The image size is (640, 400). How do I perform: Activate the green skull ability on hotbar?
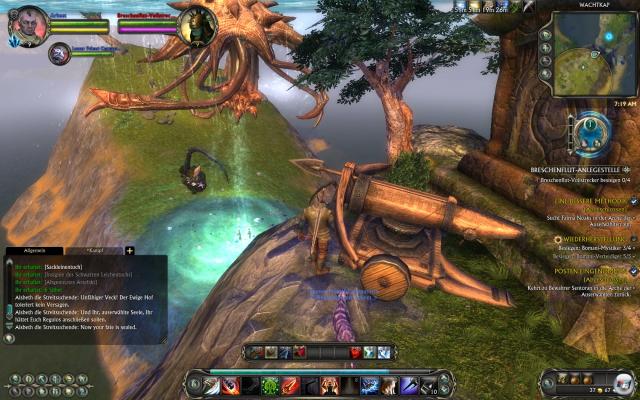[270, 385]
